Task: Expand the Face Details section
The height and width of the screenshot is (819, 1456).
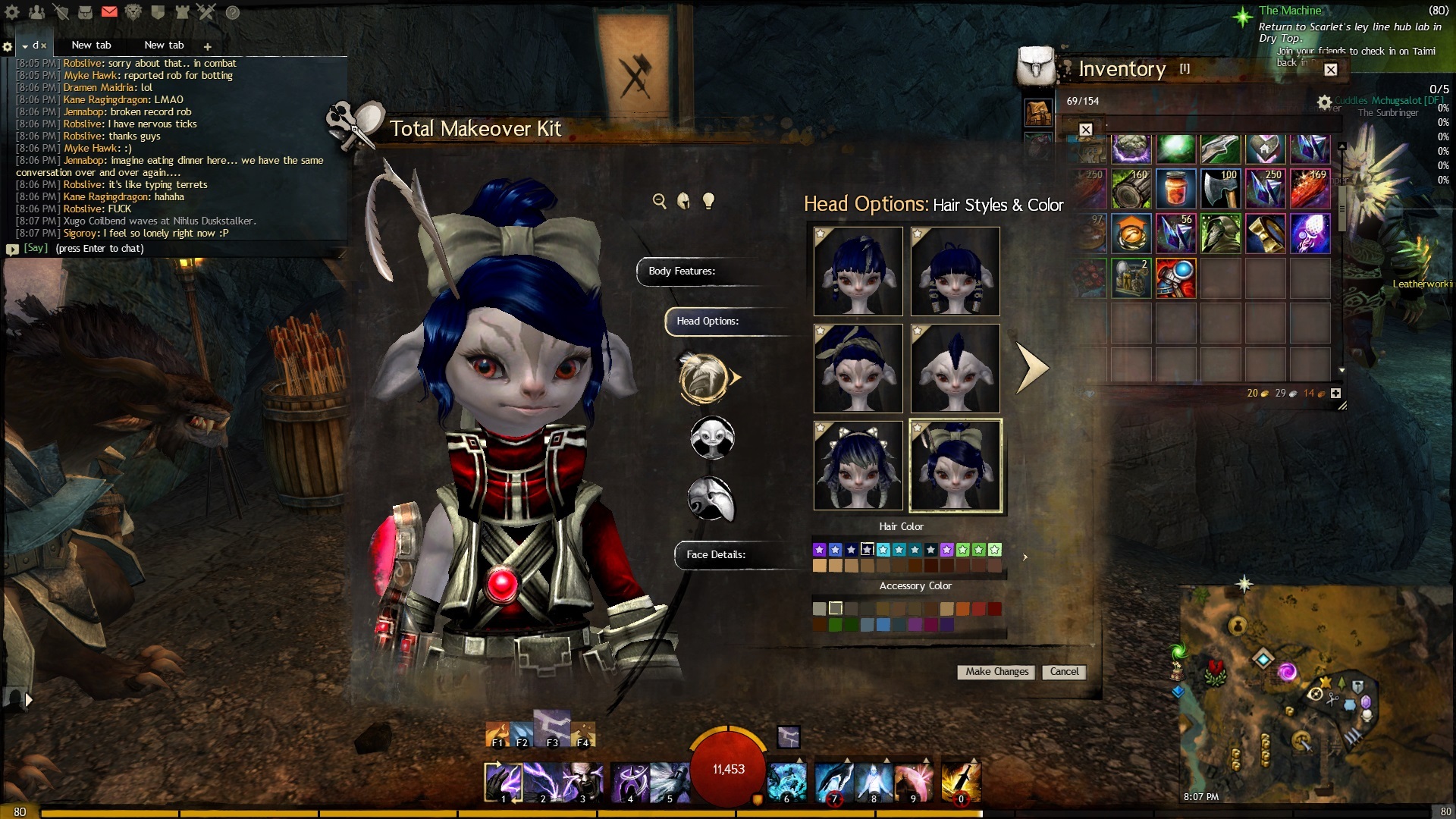Action: (715, 555)
